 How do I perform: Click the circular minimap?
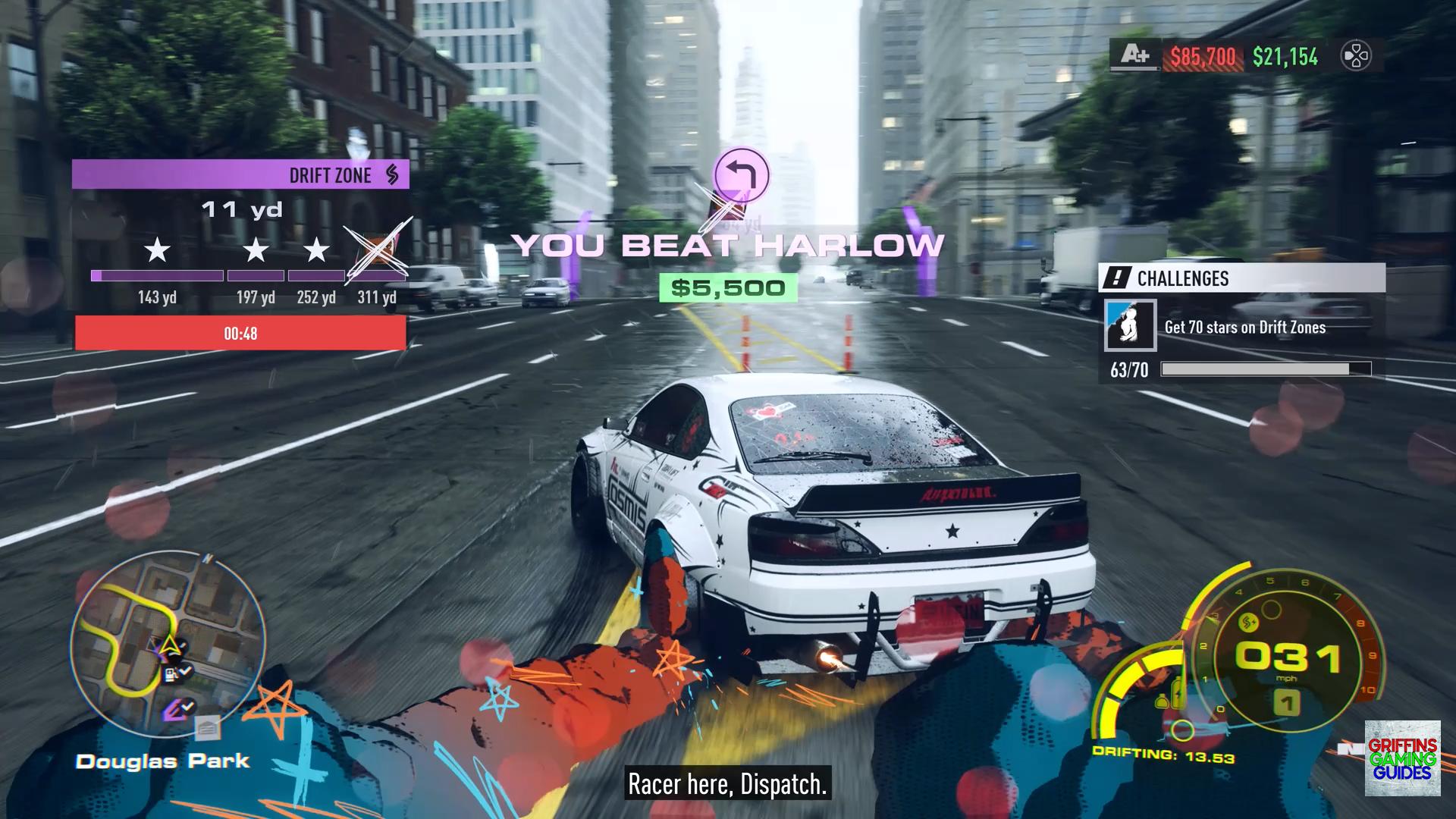point(168,646)
